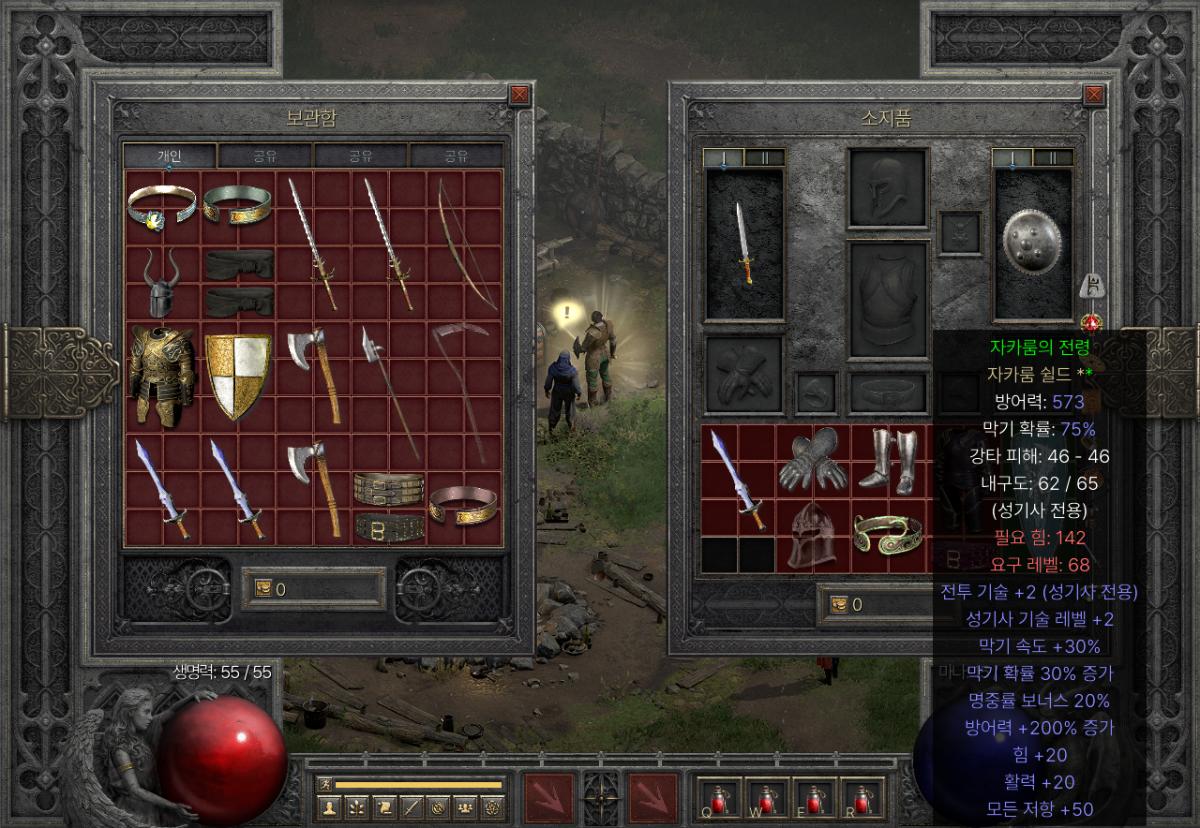Close the stash window
The height and width of the screenshot is (828, 1200).
(x=518, y=95)
